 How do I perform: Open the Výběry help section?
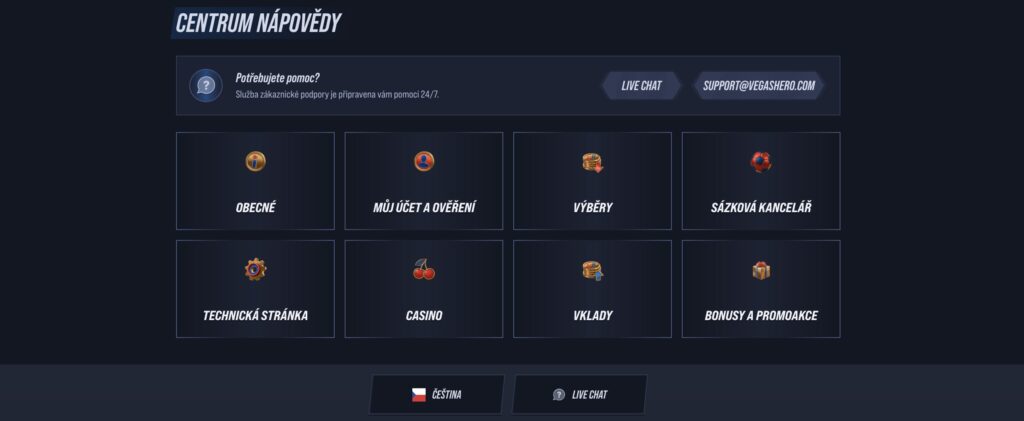[592, 181]
